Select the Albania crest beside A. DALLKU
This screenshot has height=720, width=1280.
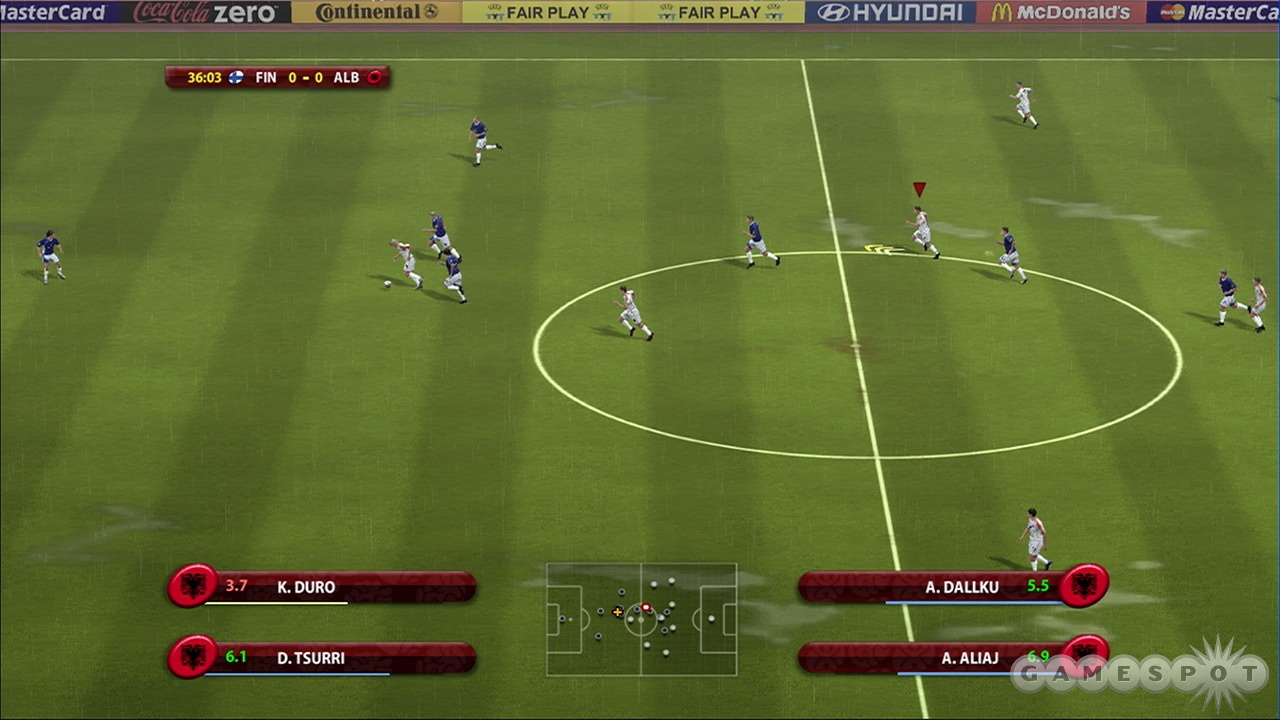click(x=1084, y=587)
